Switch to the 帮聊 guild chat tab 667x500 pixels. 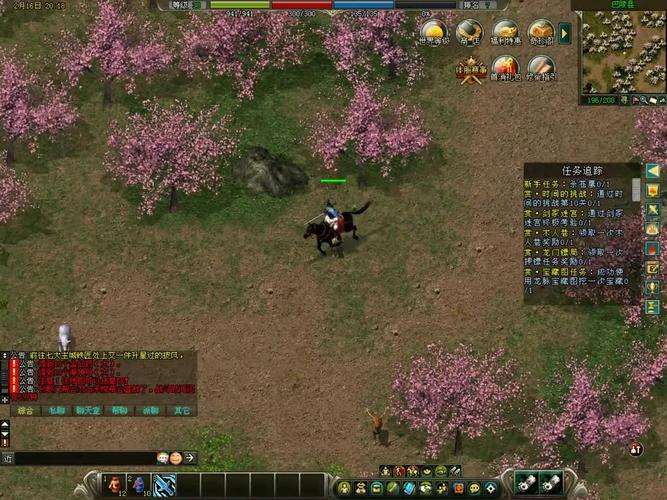119,410
